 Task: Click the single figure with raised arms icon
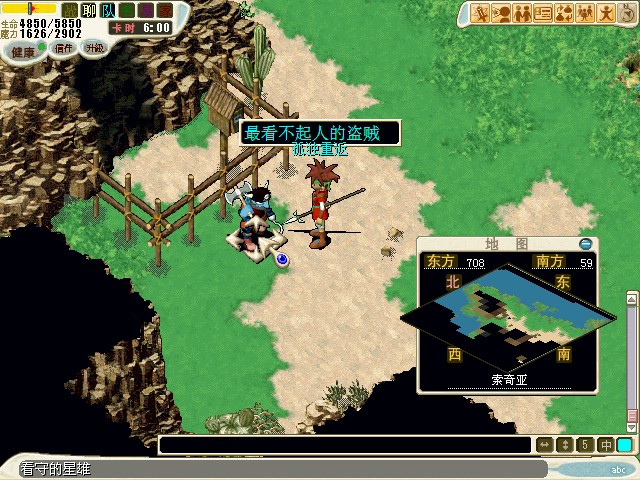(606, 13)
